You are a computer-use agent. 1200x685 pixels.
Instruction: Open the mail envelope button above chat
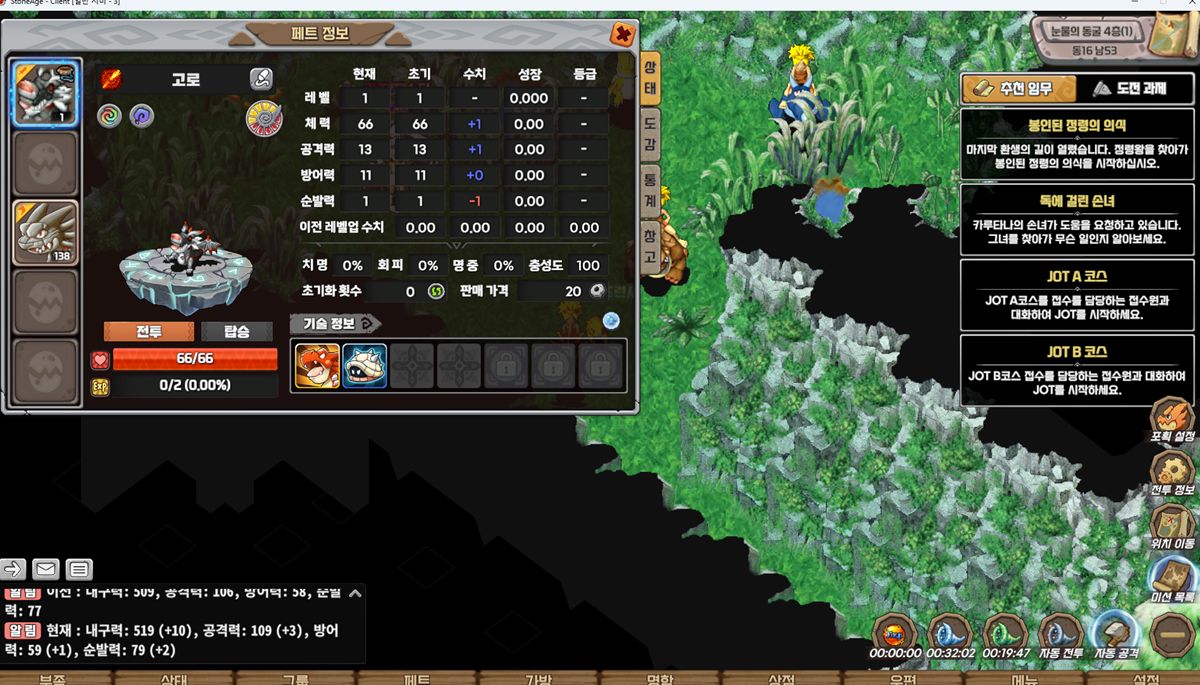pyautogui.click(x=46, y=569)
